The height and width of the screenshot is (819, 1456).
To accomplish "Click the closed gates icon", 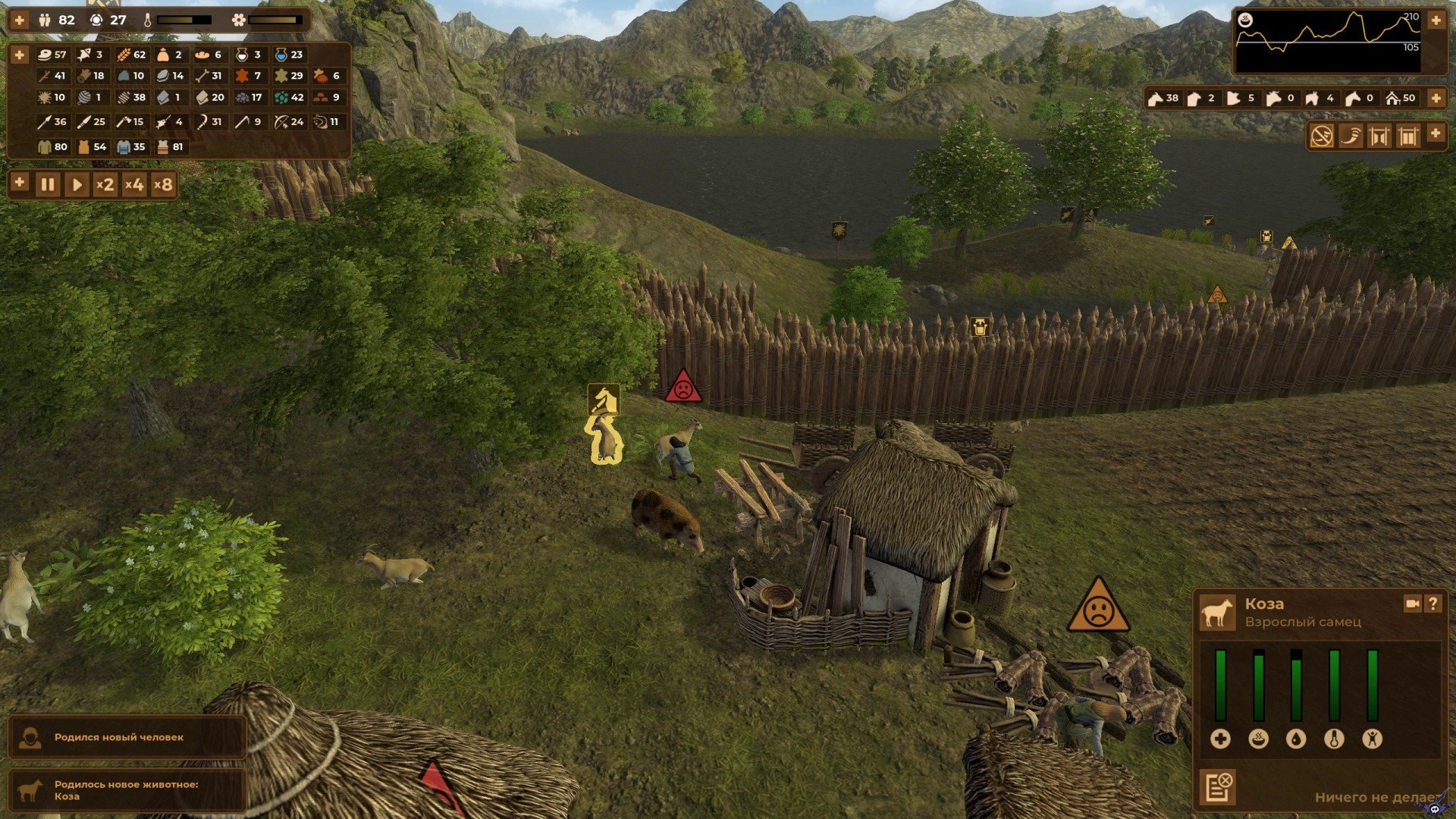I will (1407, 136).
